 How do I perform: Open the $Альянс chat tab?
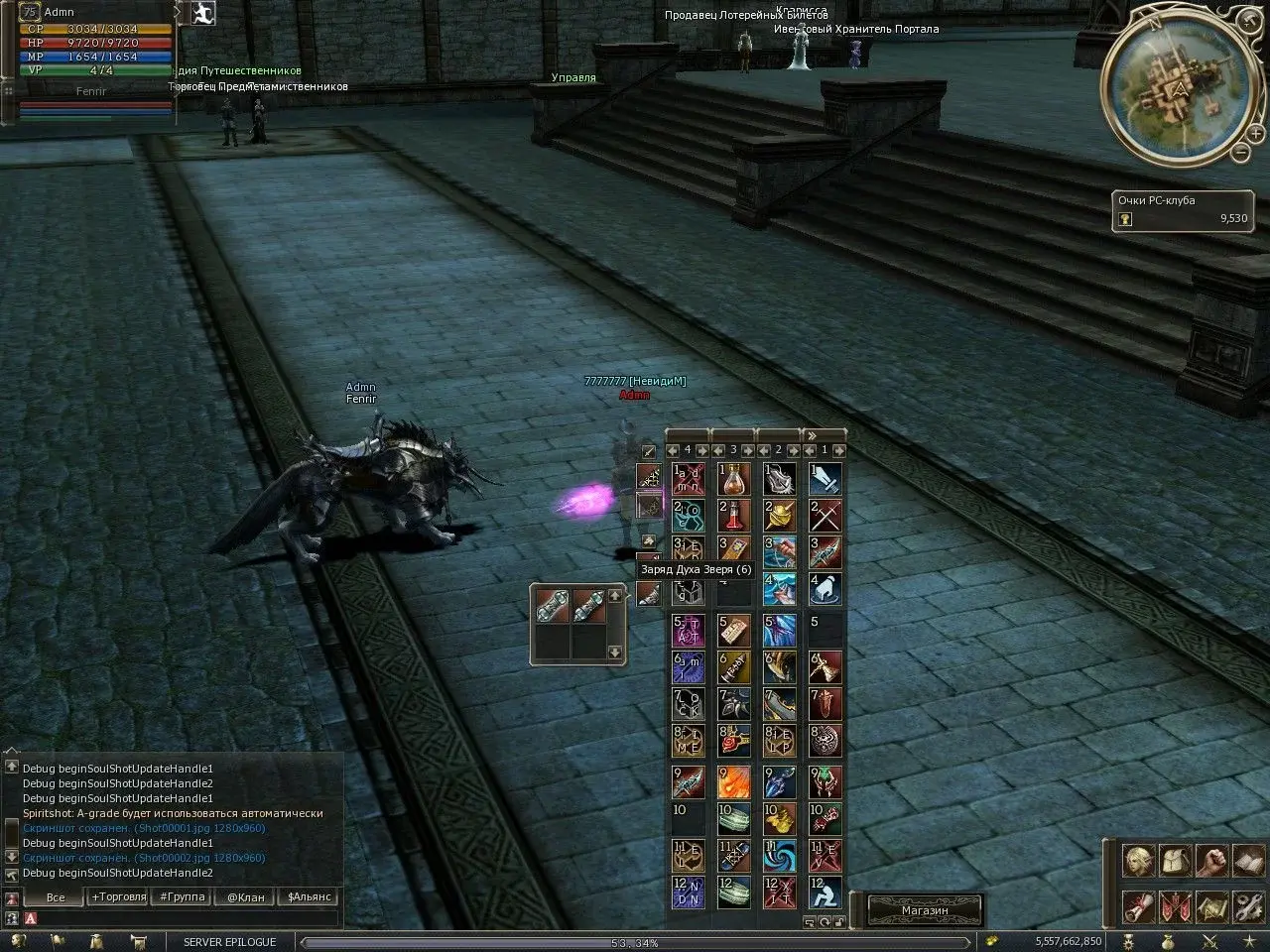[309, 896]
